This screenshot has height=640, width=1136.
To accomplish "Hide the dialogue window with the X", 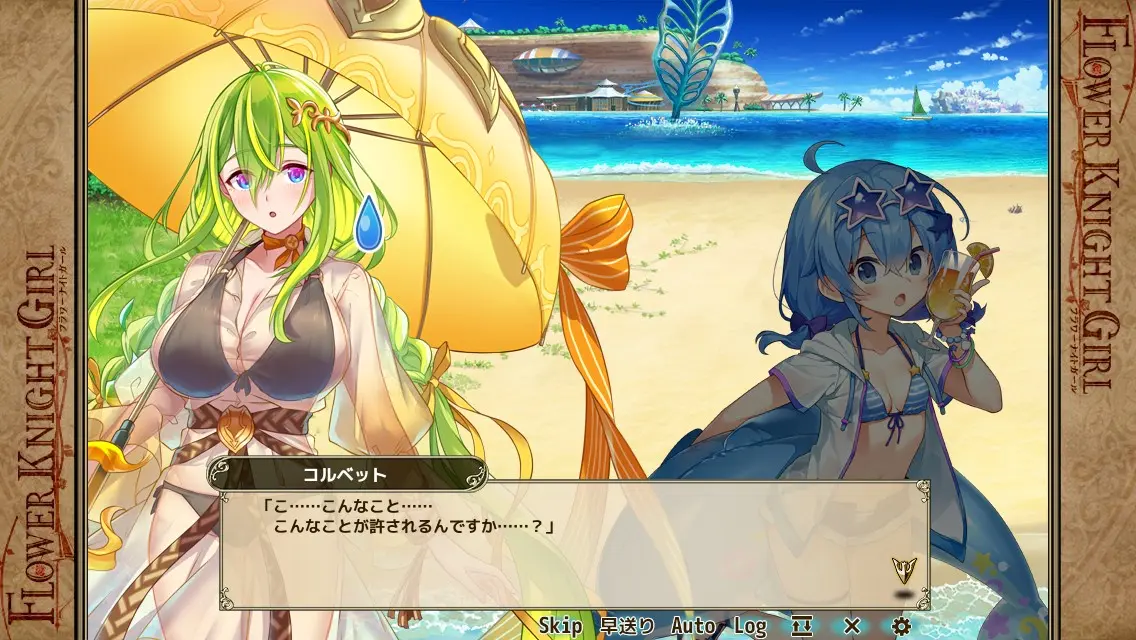I will (x=852, y=626).
